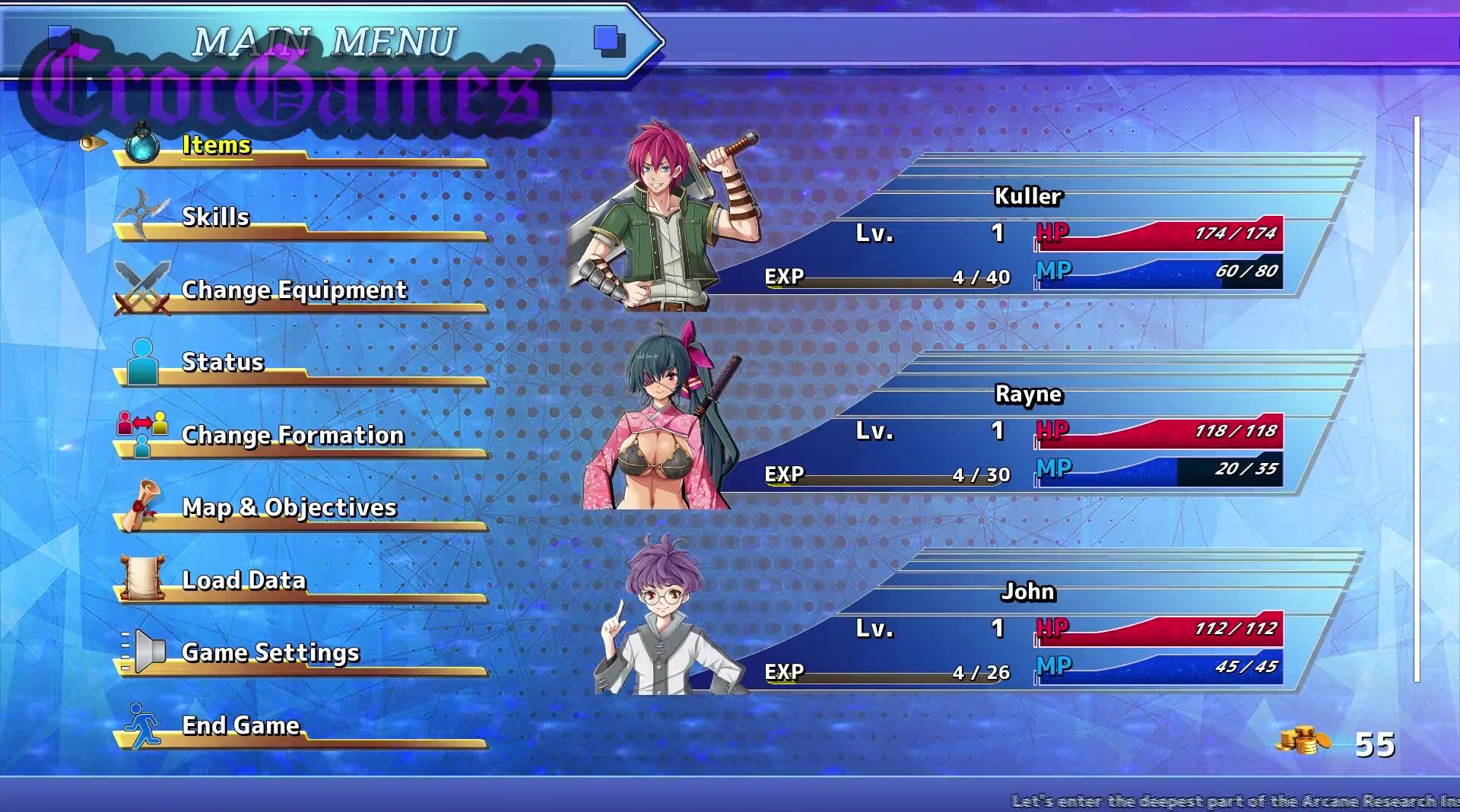Image resolution: width=1460 pixels, height=812 pixels.
Task: Select the Skills menu entry
Action: [x=216, y=217]
